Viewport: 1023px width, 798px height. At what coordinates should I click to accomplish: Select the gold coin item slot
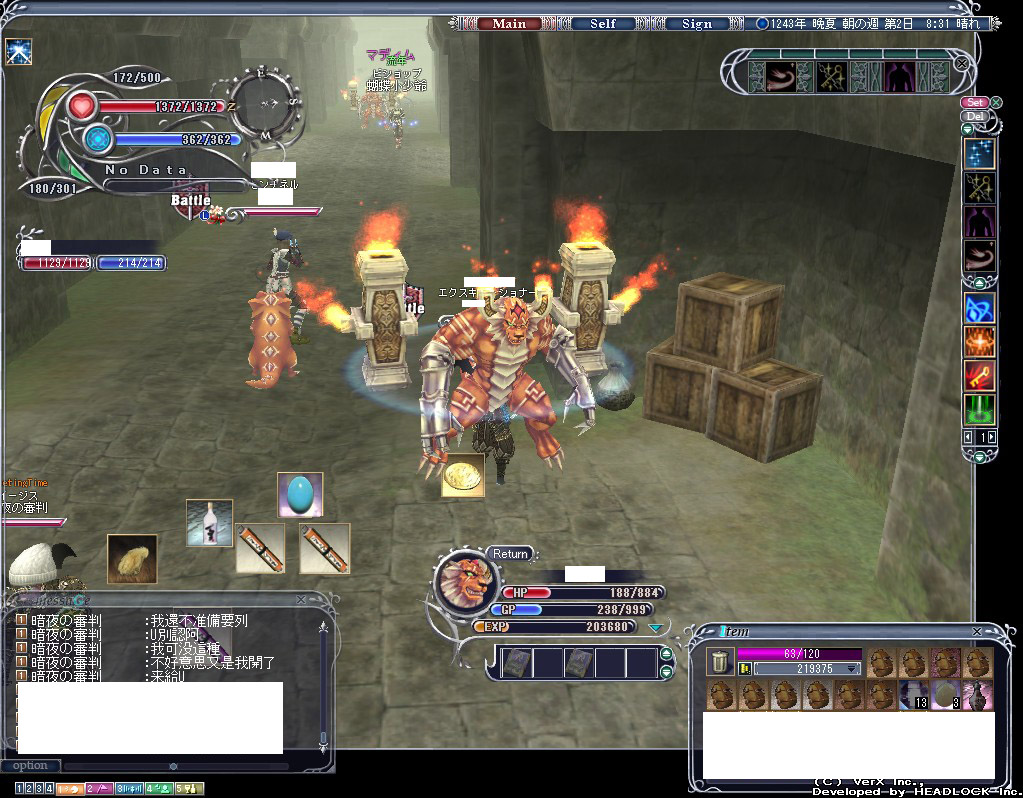(x=463, y=475)
